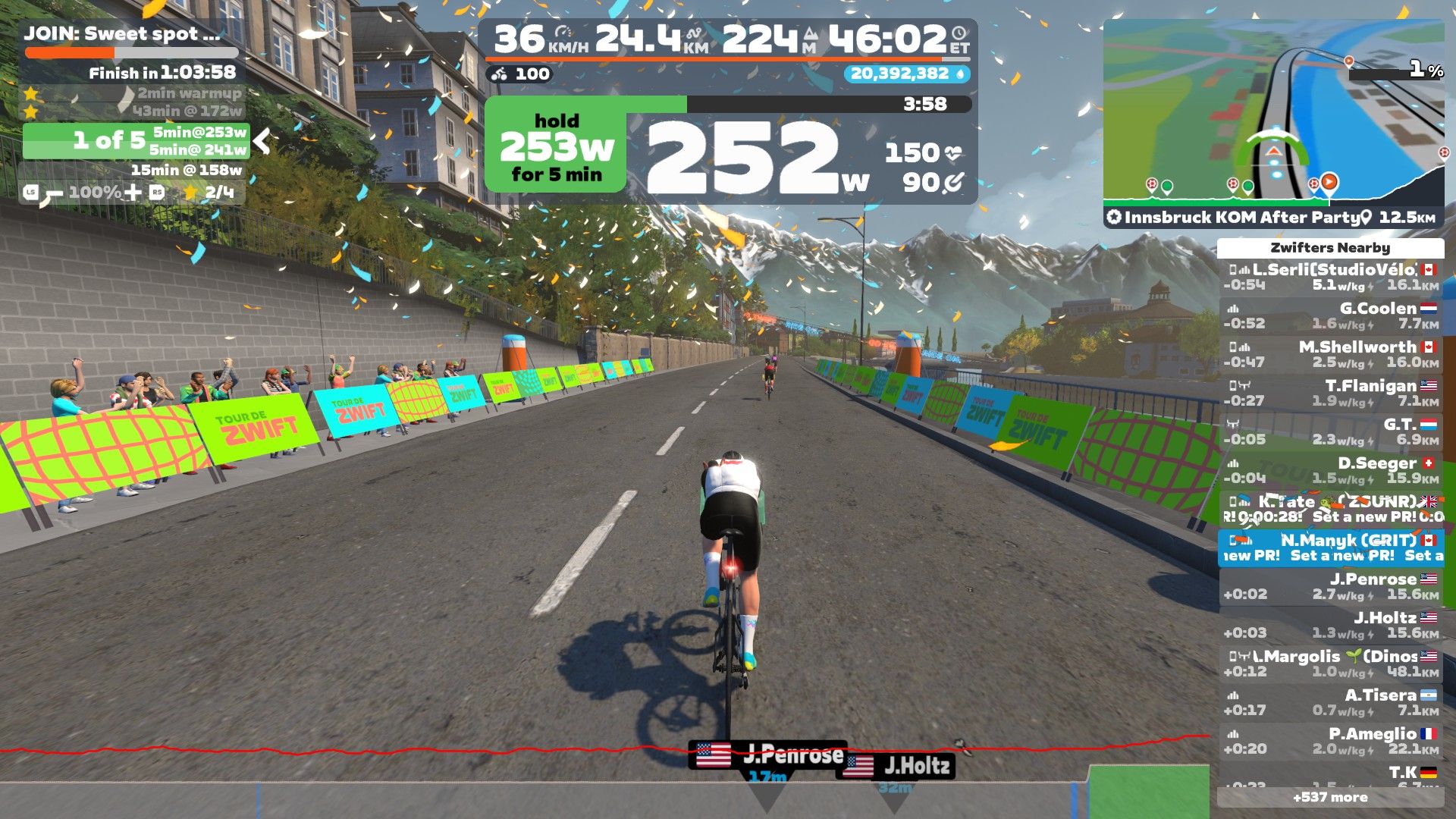Select J.Holtz's row in the nearby list

[1331, 625]
